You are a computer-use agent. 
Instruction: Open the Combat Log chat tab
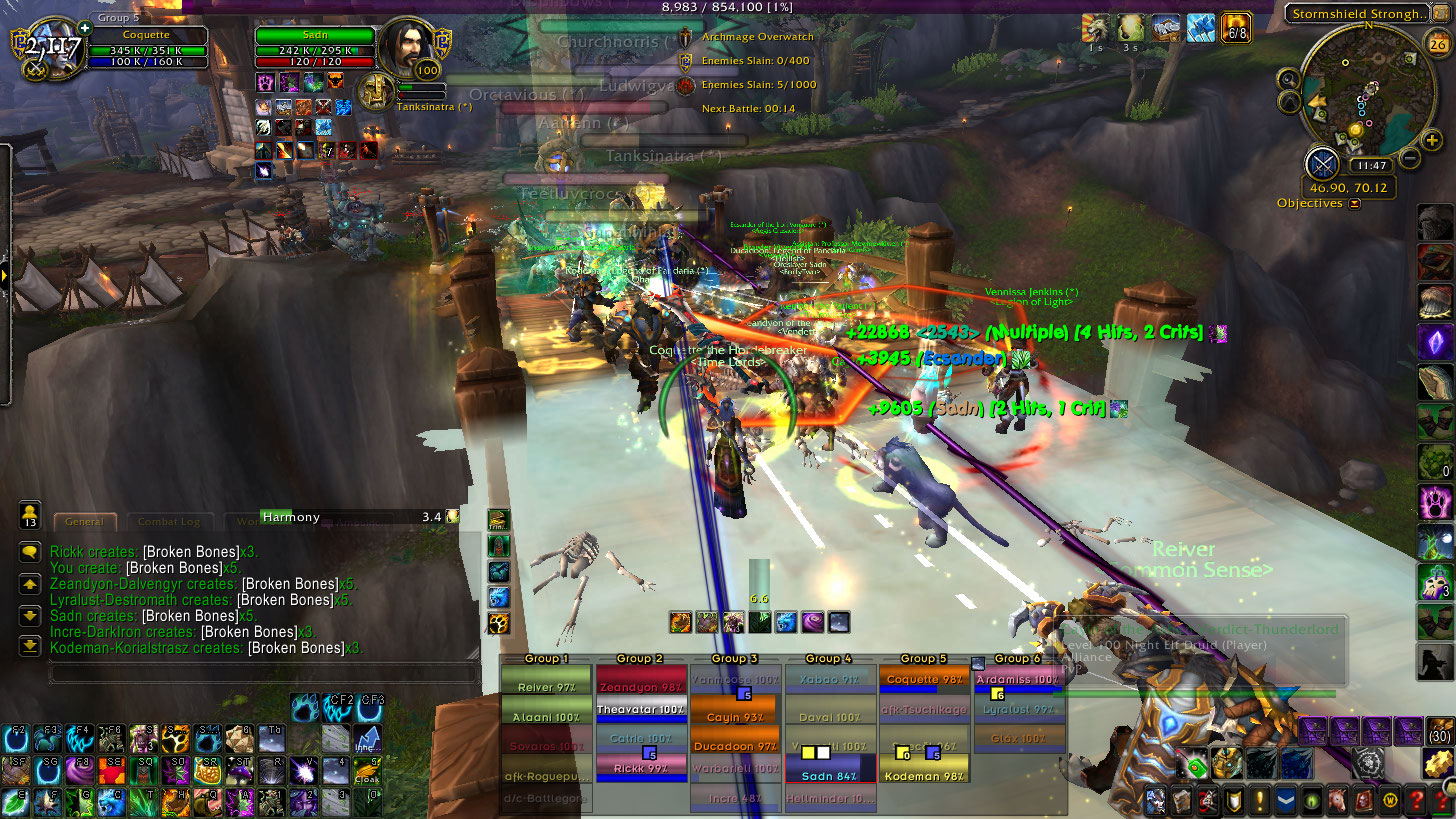(169, 521)
